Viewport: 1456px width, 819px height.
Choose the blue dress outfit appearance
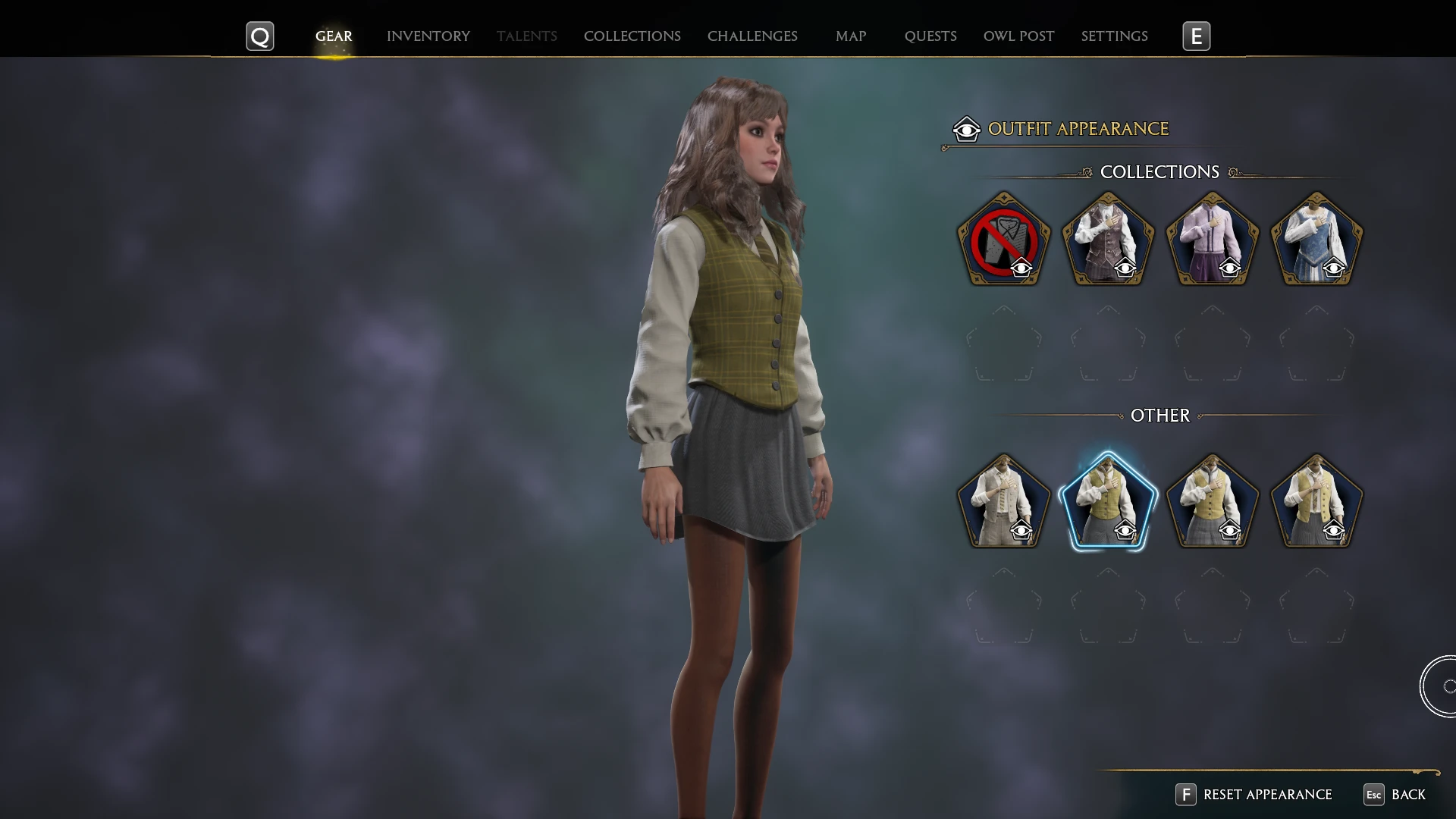click(1316, 240)
